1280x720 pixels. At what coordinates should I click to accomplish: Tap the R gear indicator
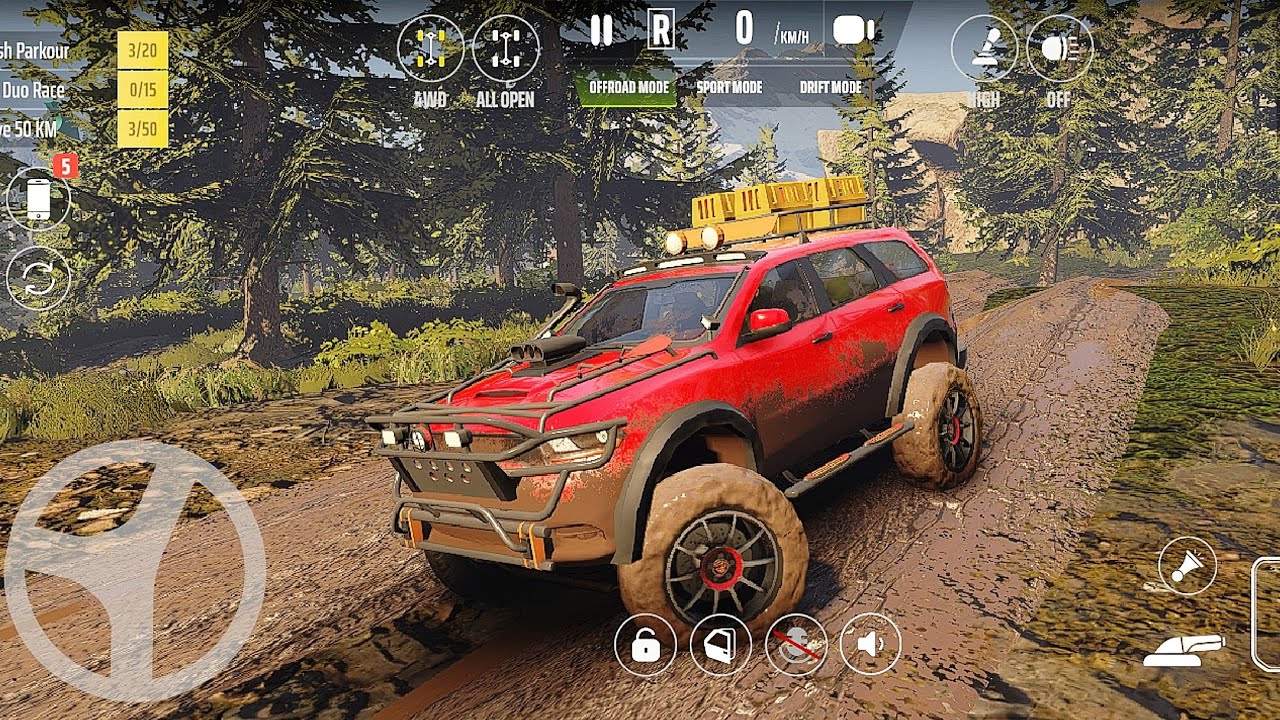coord(660,31)
